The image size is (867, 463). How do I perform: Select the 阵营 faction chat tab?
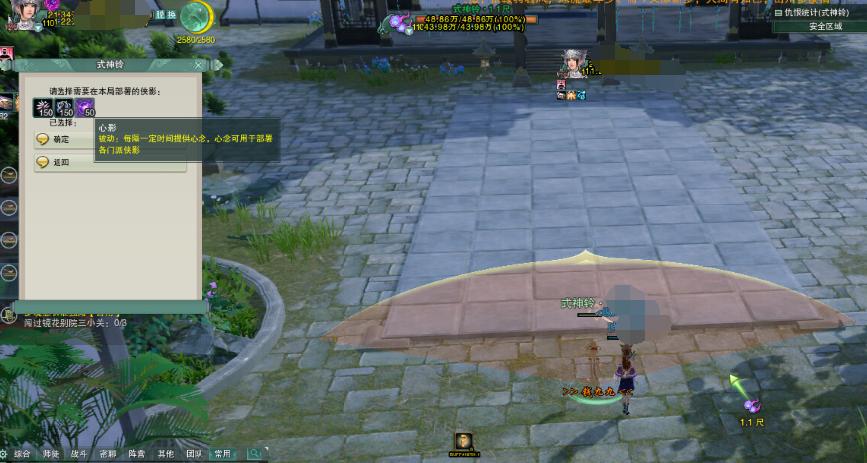click(x=137, y=454)
